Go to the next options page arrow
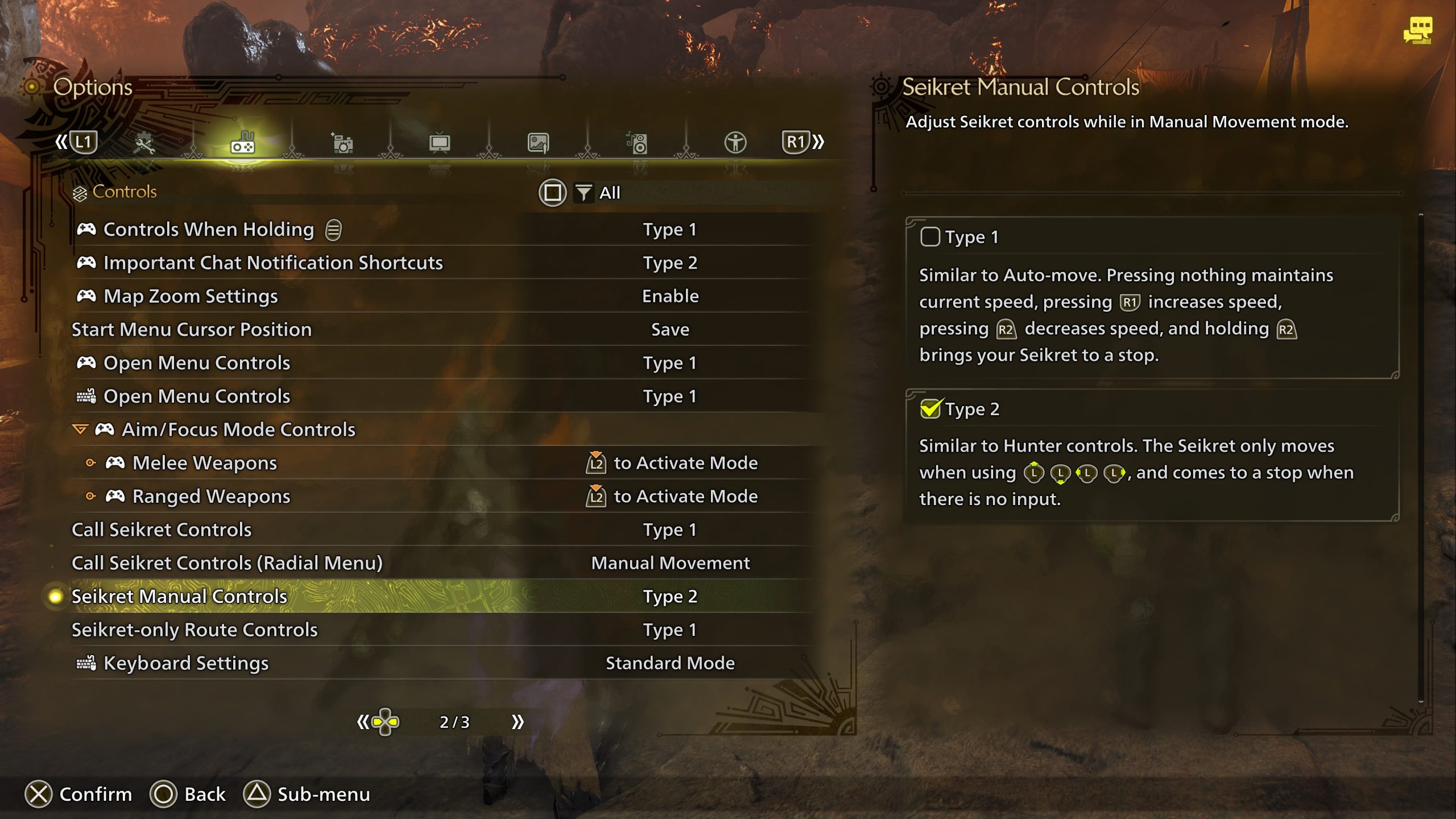 pyautogui.click(x=517, y=722)
